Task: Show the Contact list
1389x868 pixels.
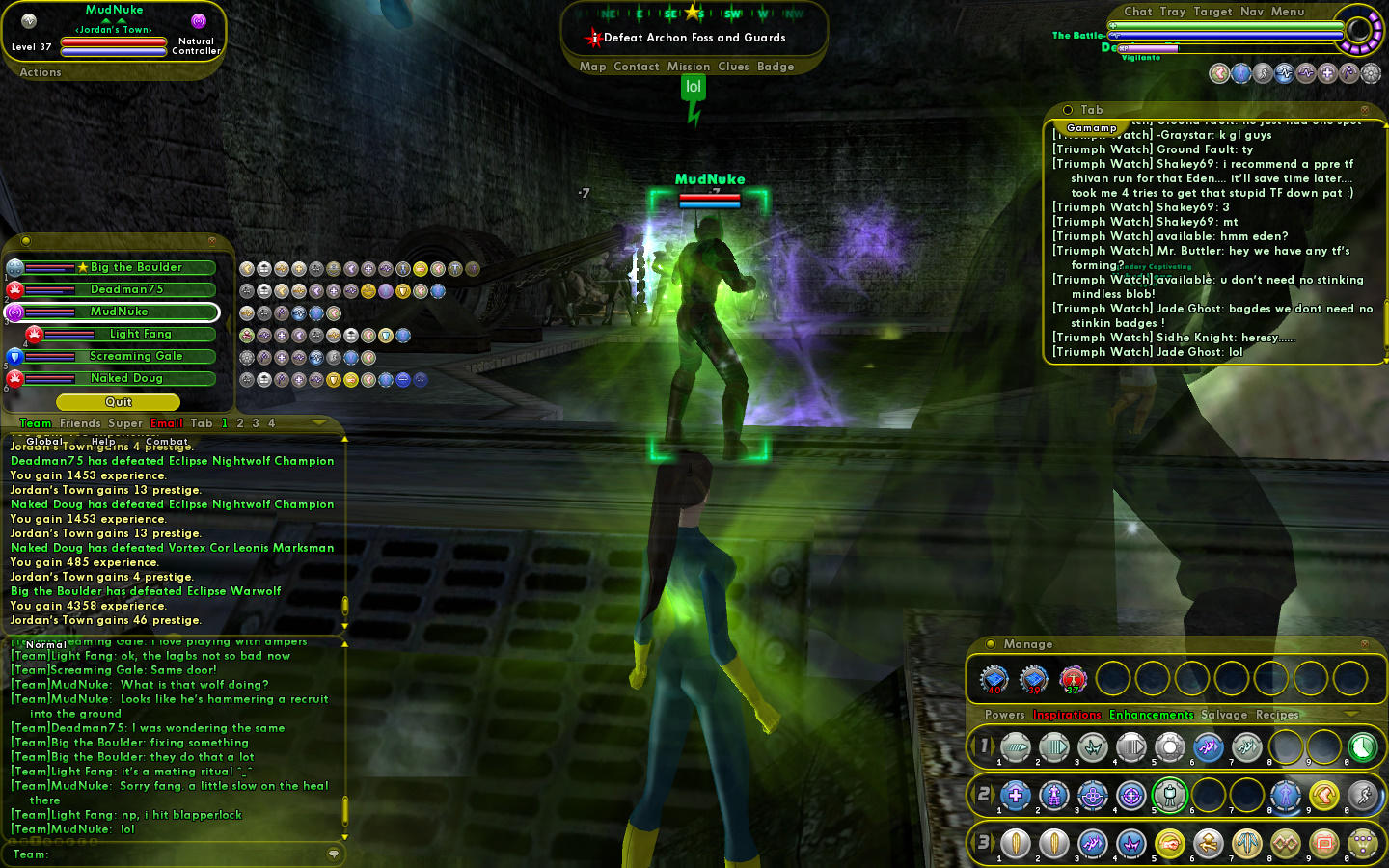Action: click(636, 67)
